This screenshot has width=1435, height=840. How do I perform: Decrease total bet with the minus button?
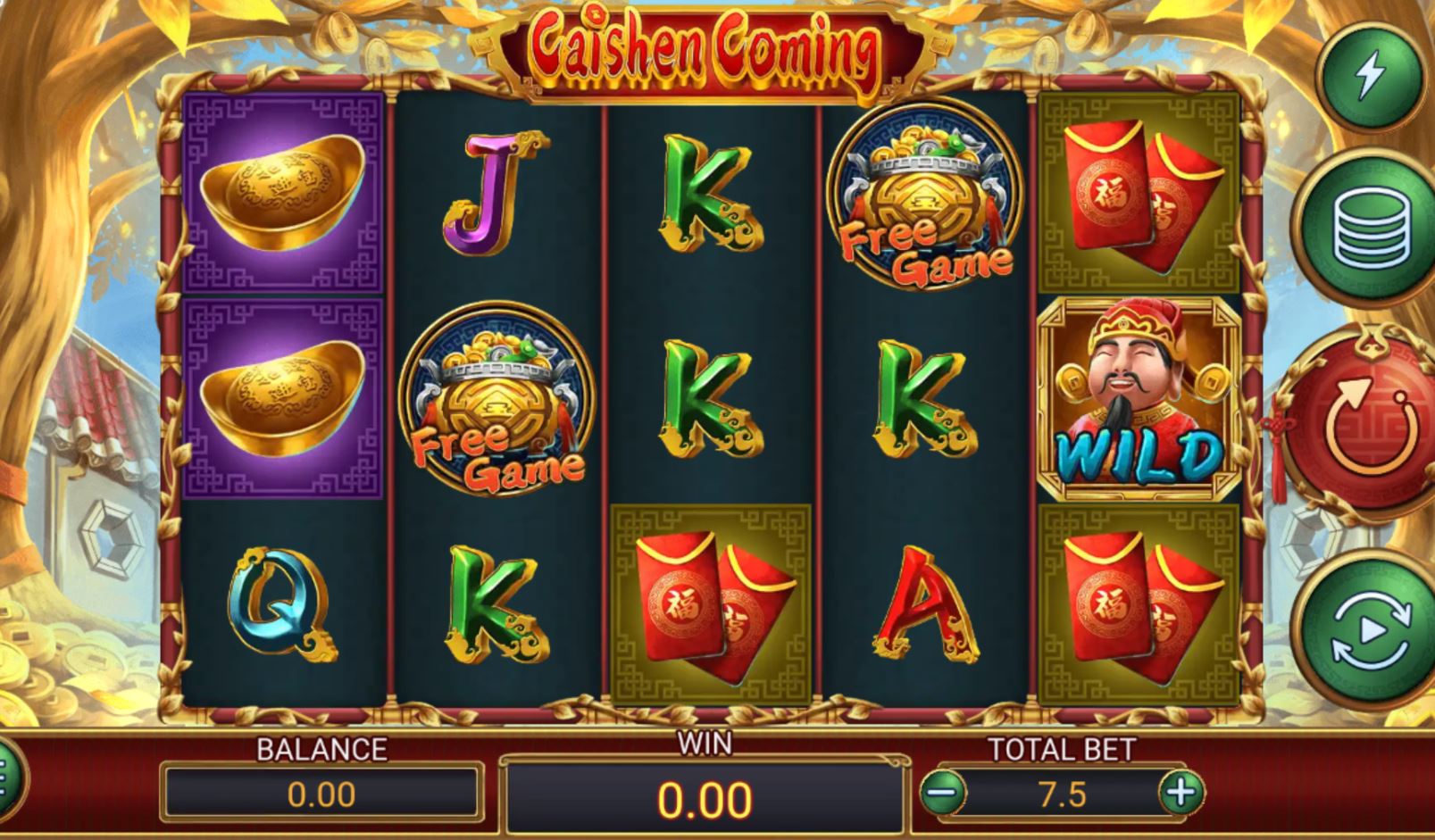point(944,791)
